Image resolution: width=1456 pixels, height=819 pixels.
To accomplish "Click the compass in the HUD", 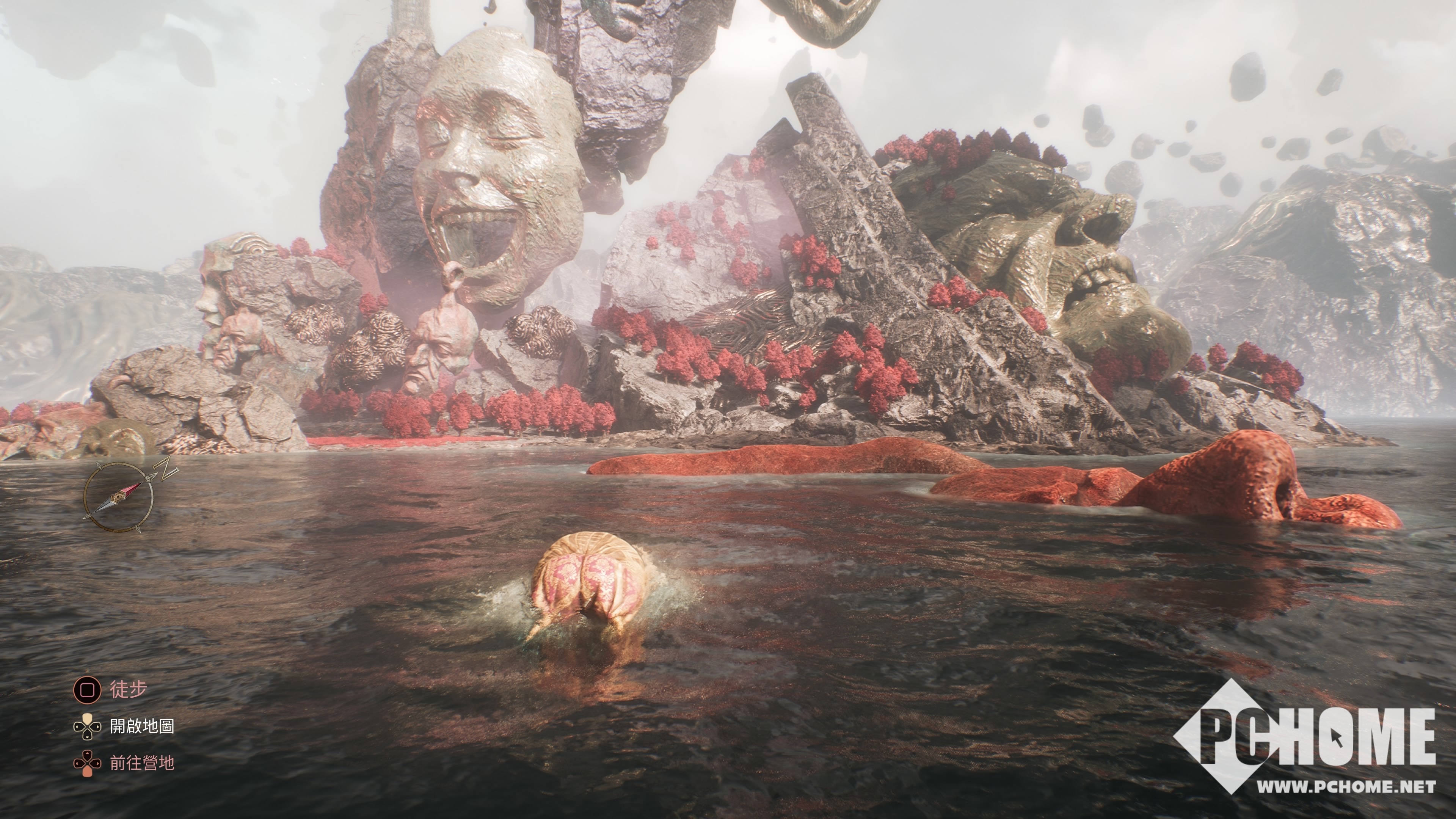I will pyautogui.click(x=119, y=497).
